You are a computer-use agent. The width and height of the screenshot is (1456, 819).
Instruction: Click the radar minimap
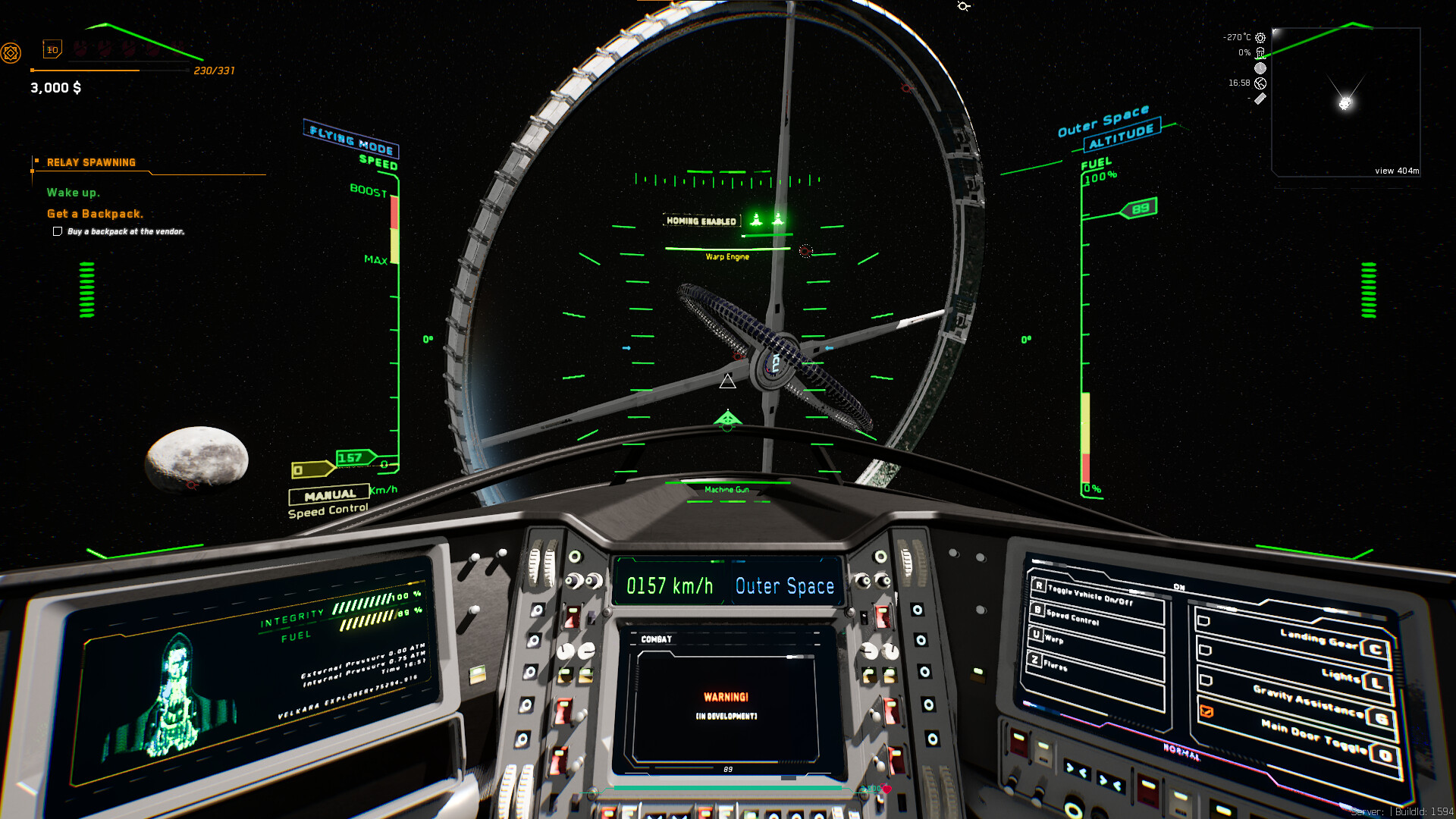(1345, 102)
